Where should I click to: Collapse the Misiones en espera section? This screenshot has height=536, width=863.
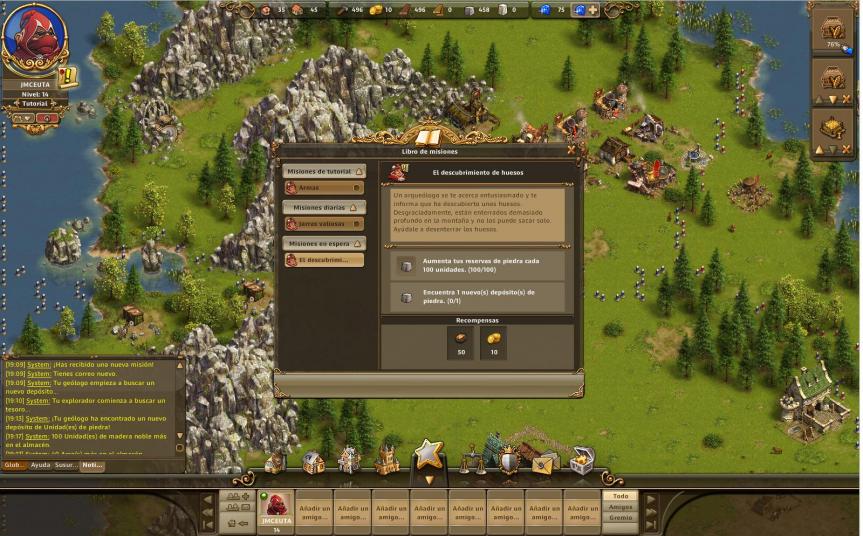pos(358,243)
